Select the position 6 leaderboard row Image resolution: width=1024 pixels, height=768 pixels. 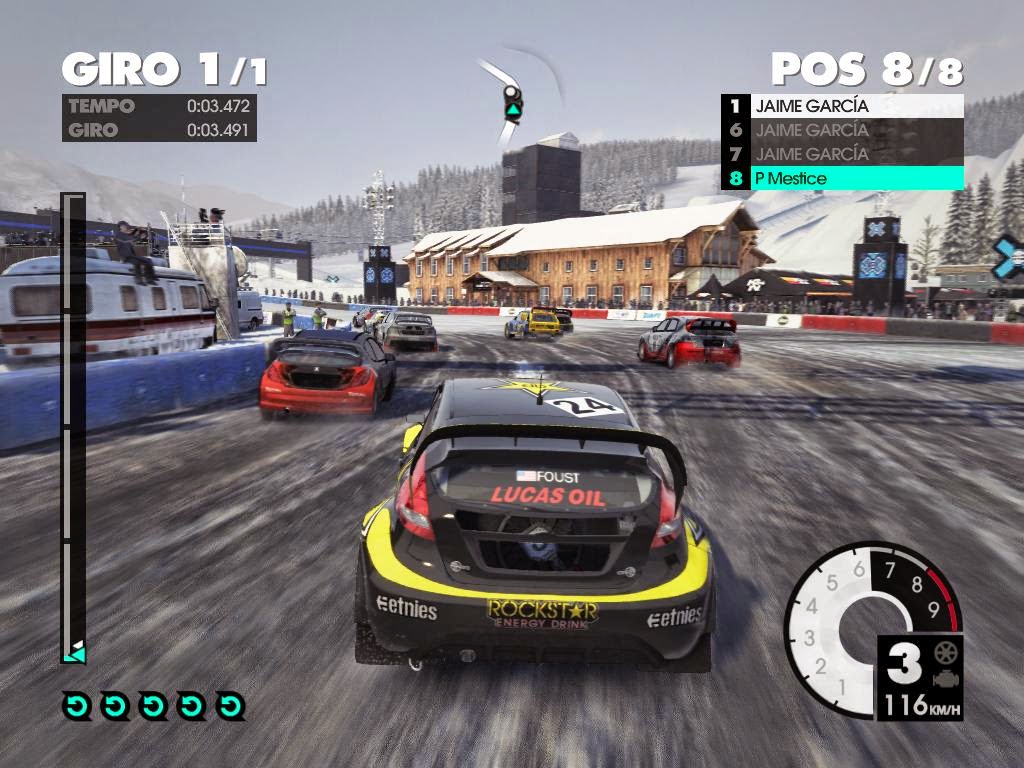(x=842, y=129)
